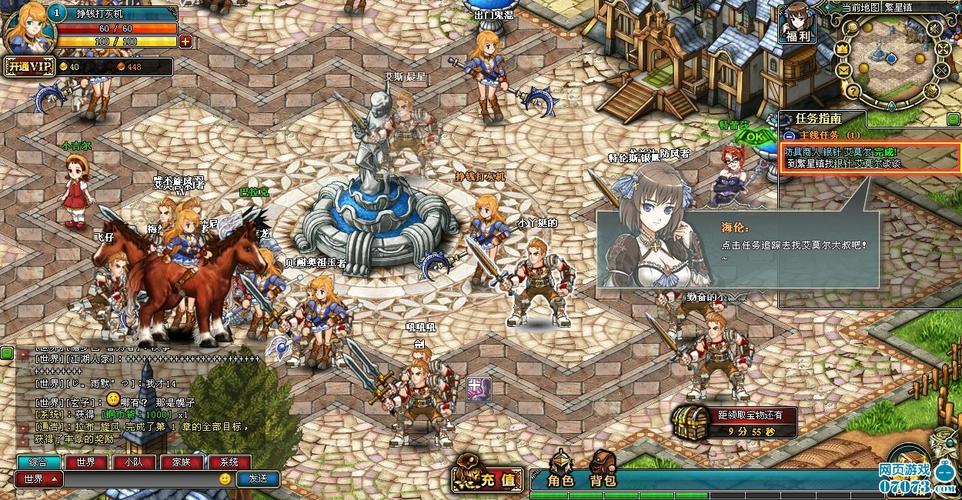
Task: Click the 发送 send button
Action: click(258, 479)
